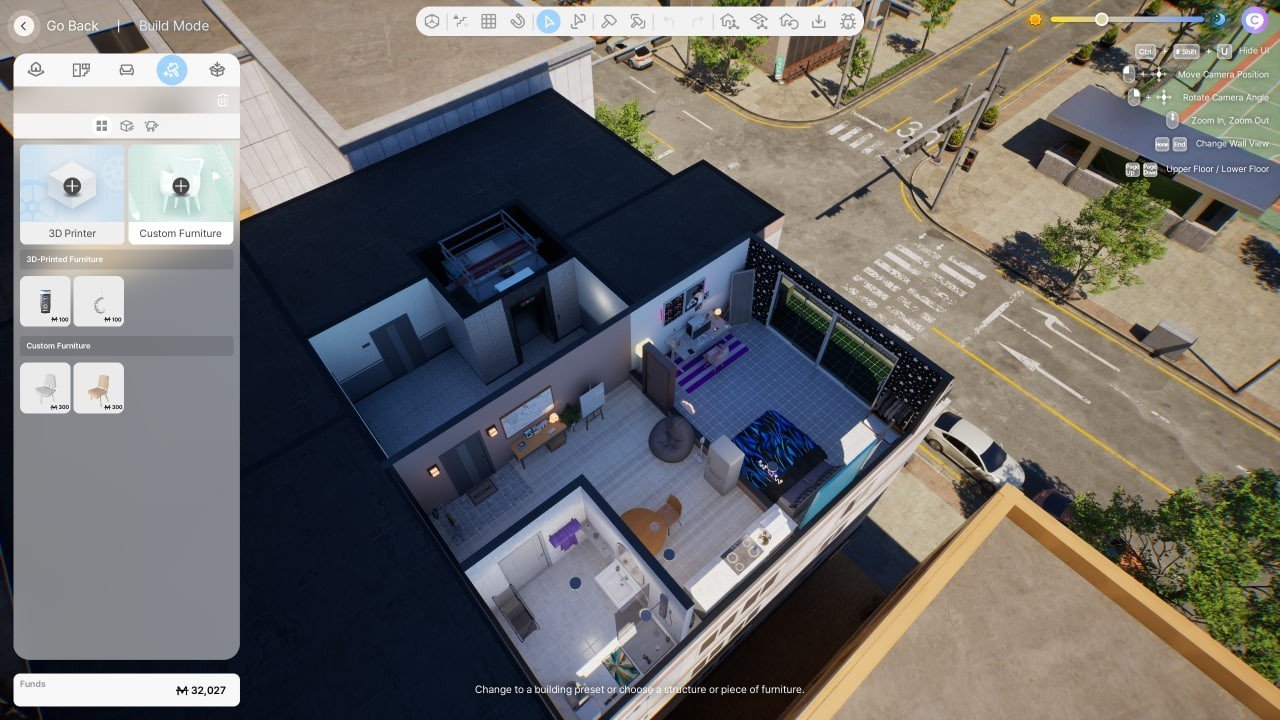Choose the 3D-printed dark tower item

46,301
